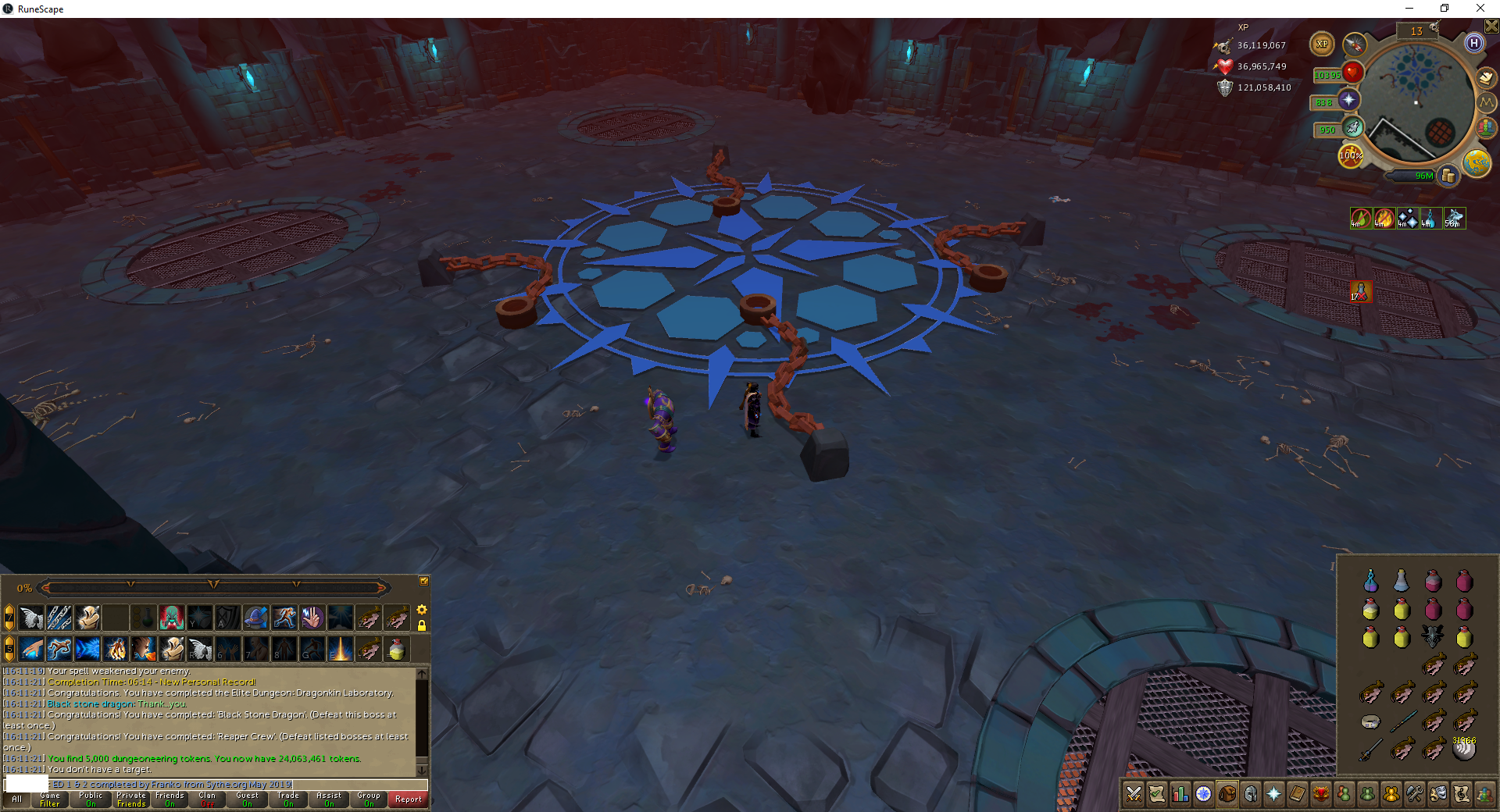1500x812 pixels.
Task: Open the hammer-and-wrench skills panel
Action: (x=1416, y=795)
